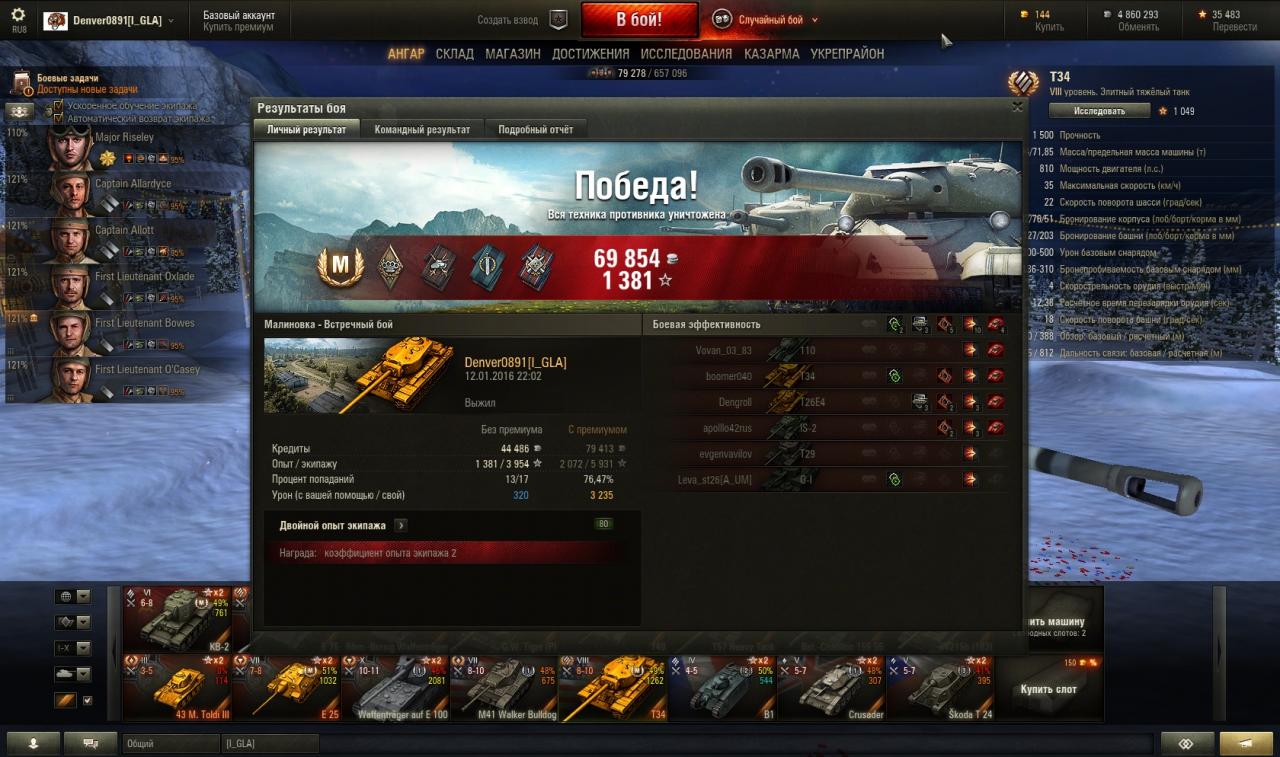Toggle the Ускоренное обучение экипажа checkbox
This screenshot has height=757, width=1280.
[58, 105]
